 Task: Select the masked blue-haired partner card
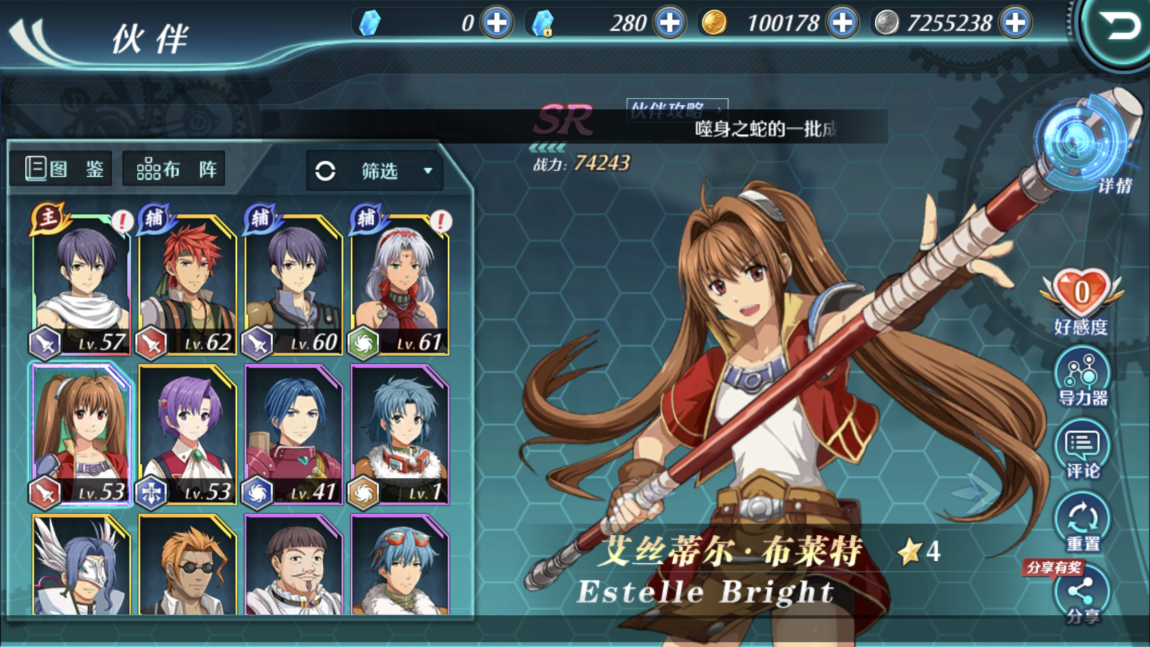coord(81,565)
